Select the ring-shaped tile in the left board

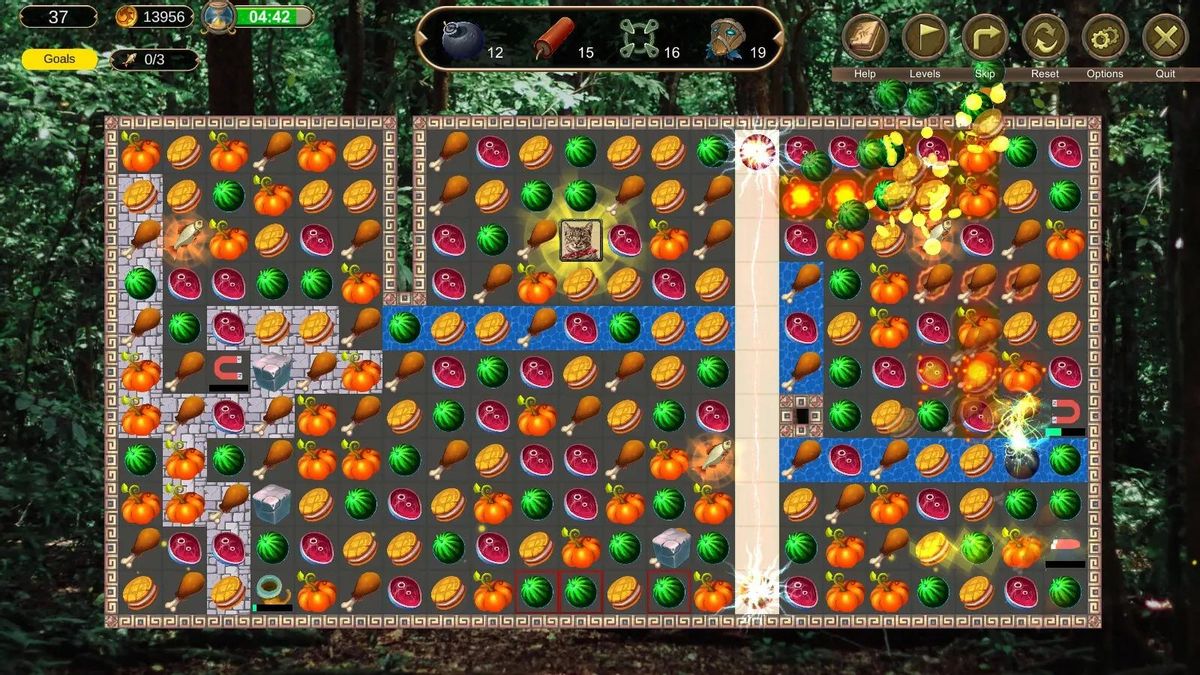[x=271, y=590]
